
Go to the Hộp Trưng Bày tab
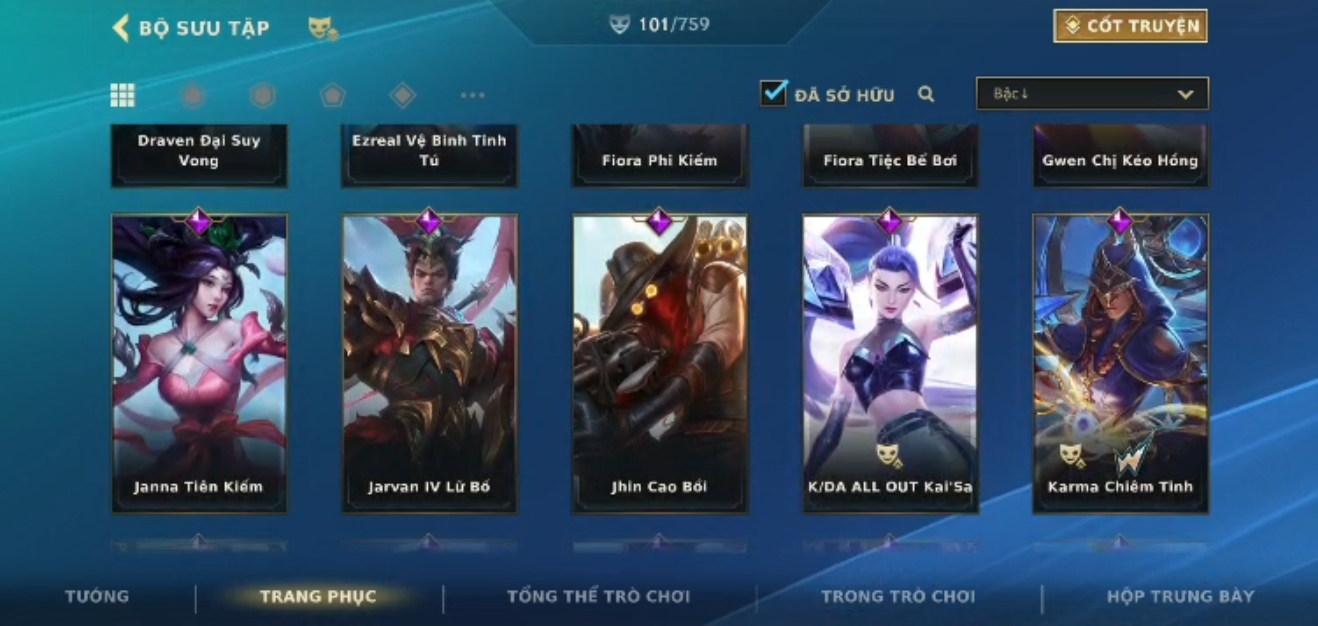(1180, 597)
